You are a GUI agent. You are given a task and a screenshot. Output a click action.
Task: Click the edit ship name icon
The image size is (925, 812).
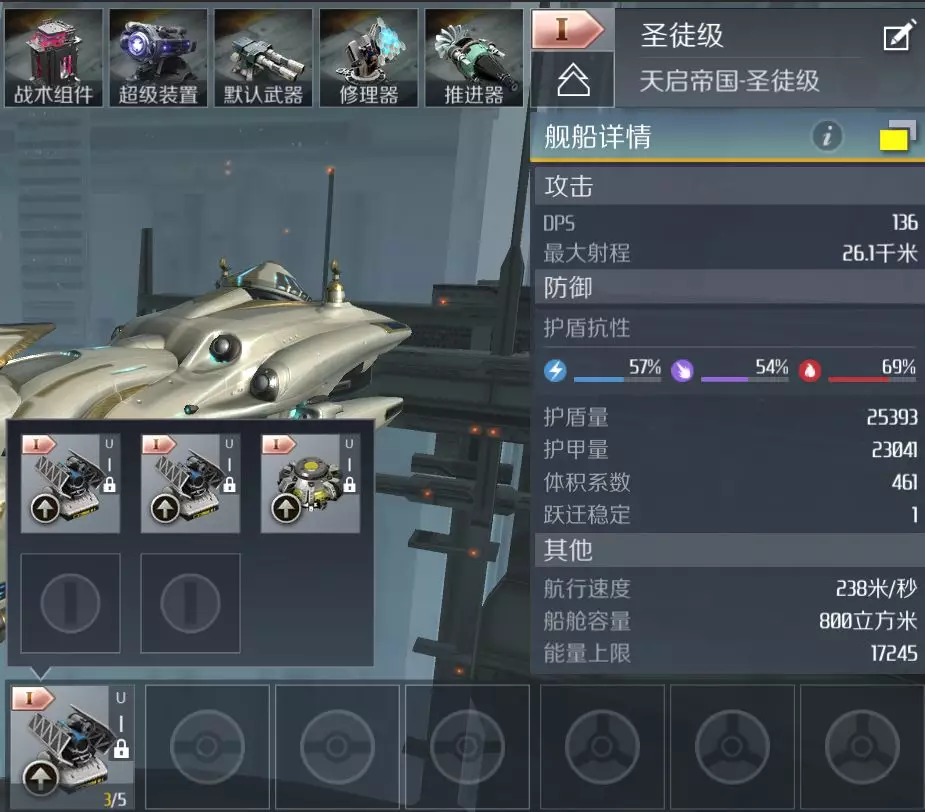click(897, 37)
